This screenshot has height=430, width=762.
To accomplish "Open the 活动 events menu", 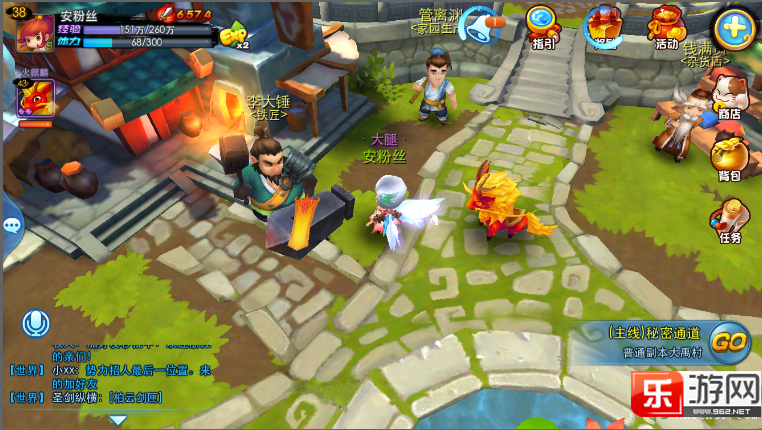I will 665,26.
